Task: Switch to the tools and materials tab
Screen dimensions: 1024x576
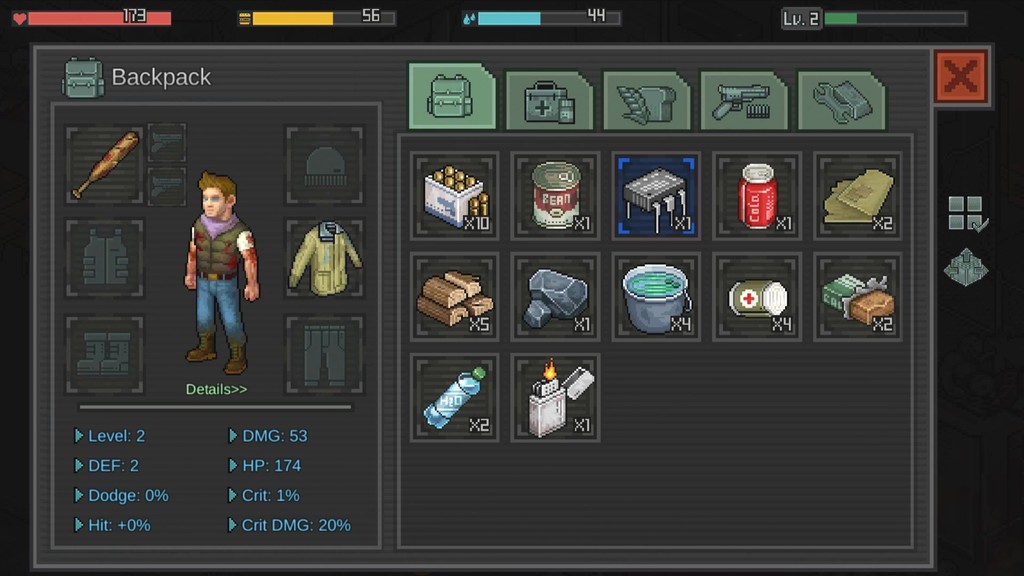Action: click(841, 100)
